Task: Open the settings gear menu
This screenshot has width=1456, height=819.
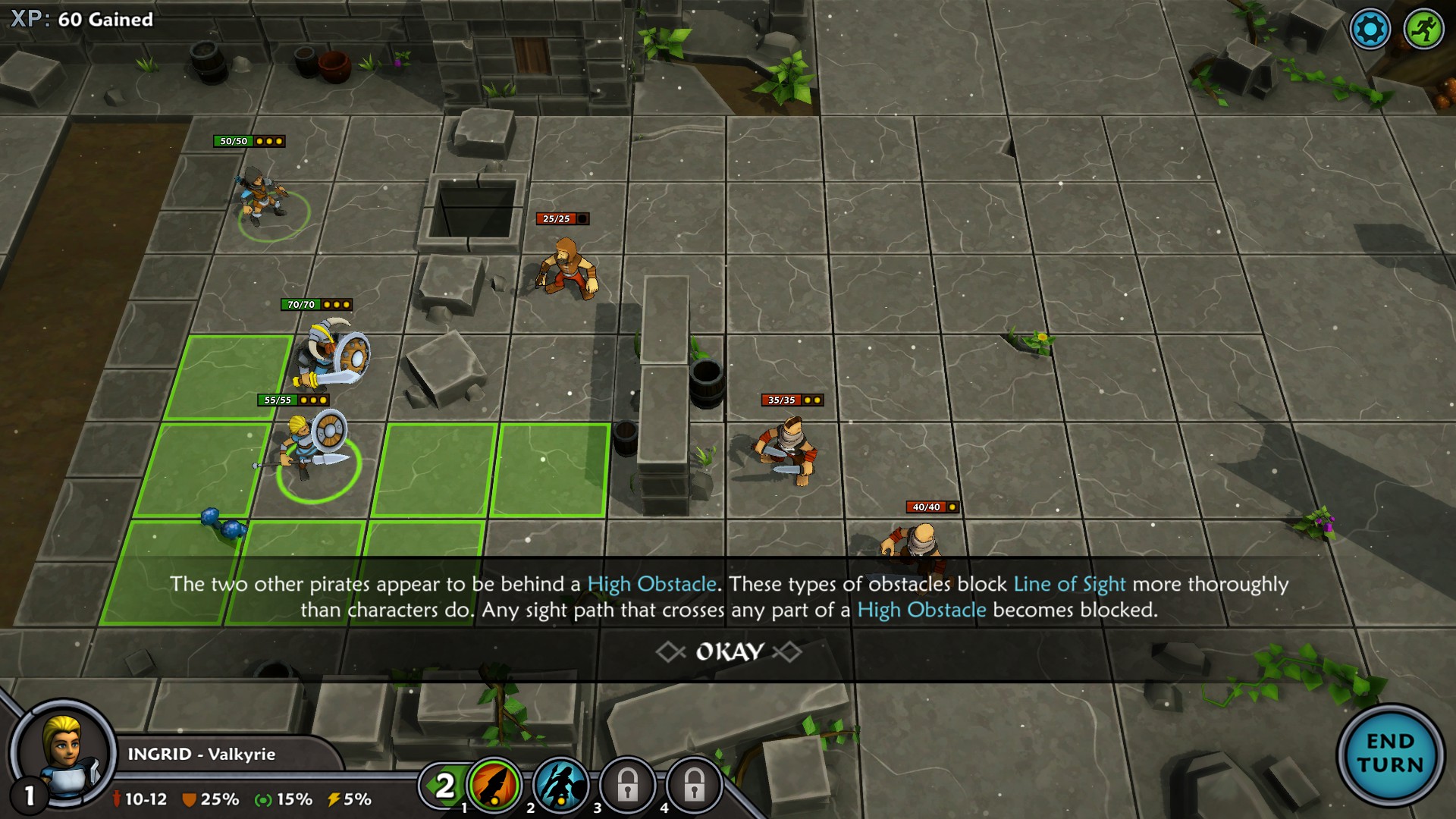Action: click(x=1370, y=30)
